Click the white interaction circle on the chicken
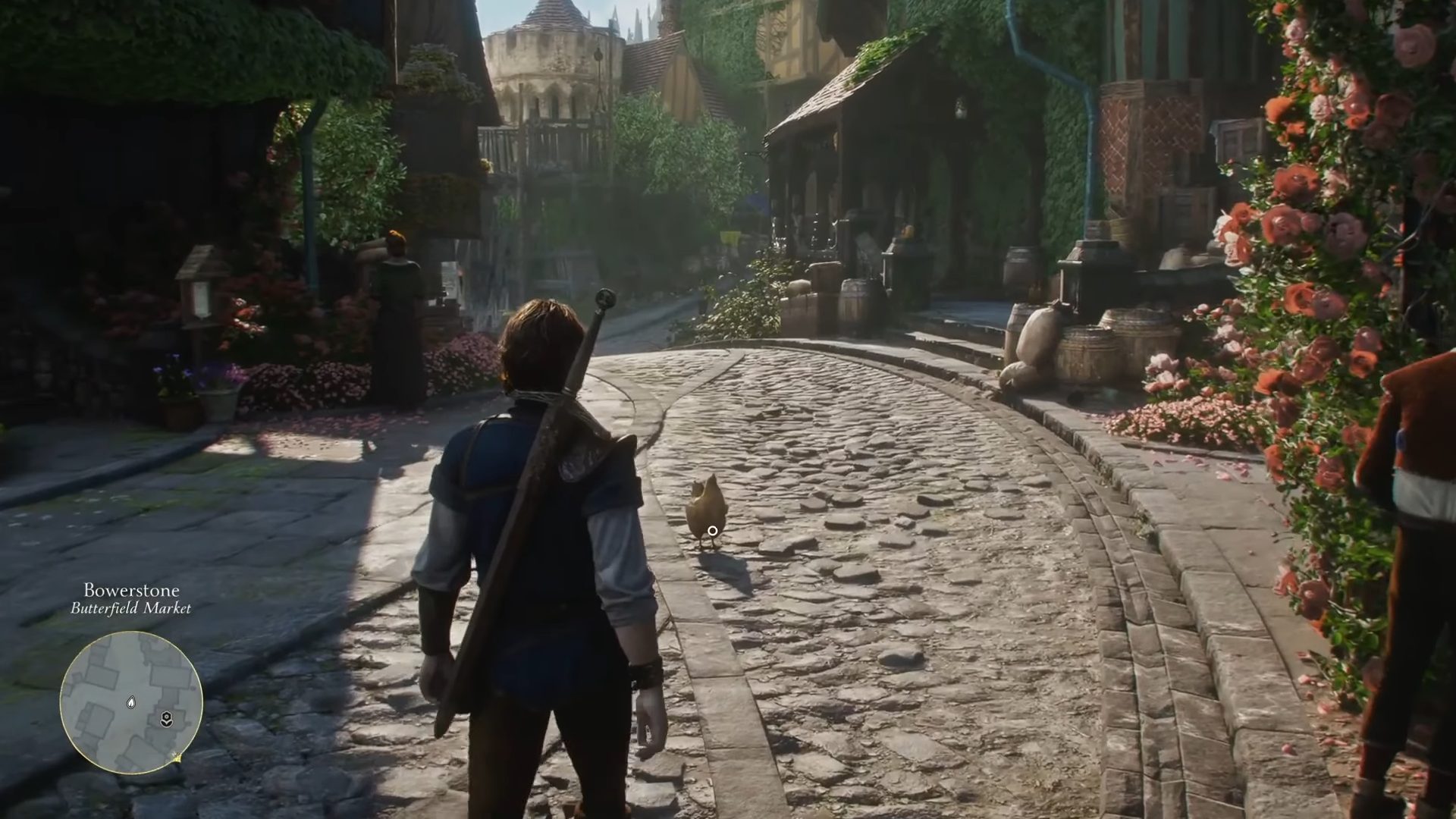This screenshot has width=1456, height=819. pyautogui.click(x=711, y=531)
